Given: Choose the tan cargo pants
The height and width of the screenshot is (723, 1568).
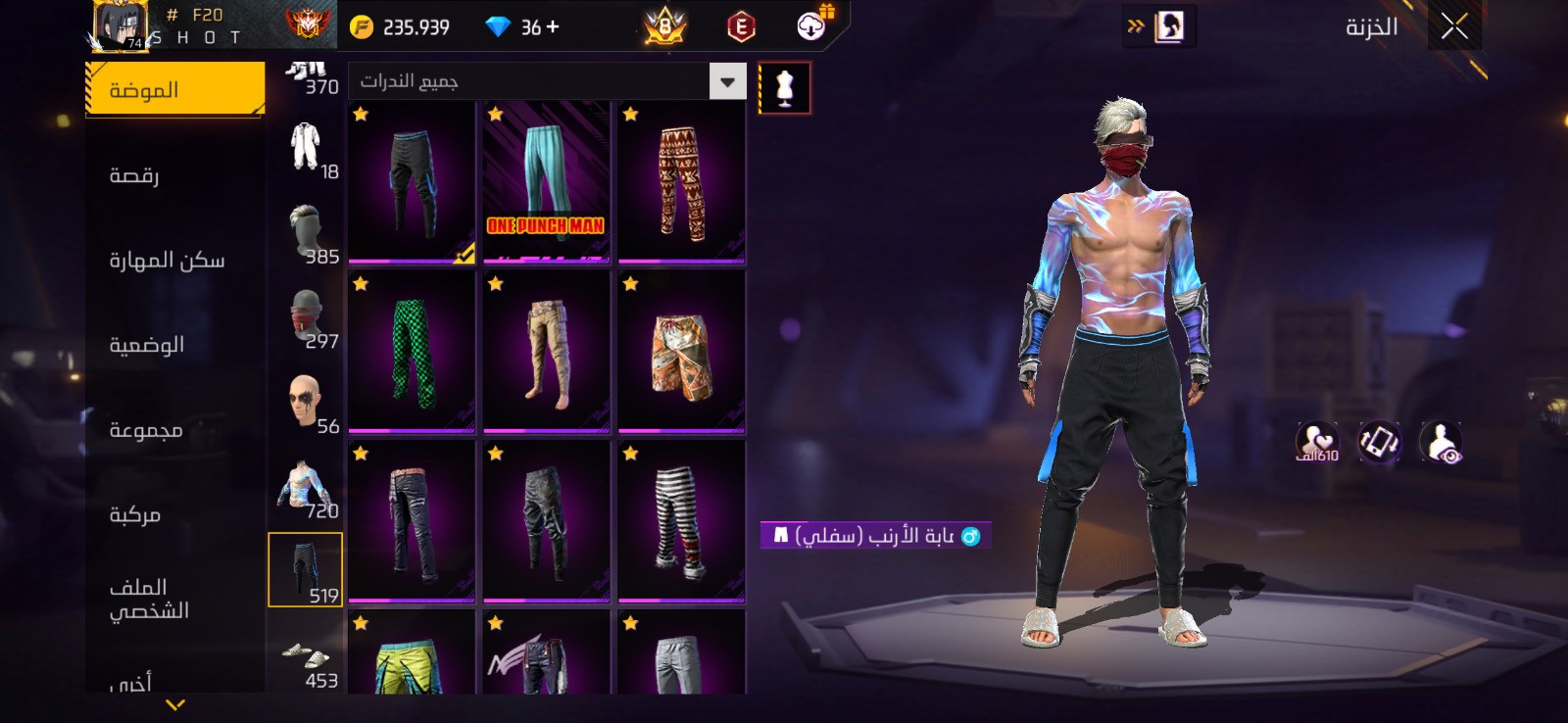Looking at the screenshot, I should point(547,353).
